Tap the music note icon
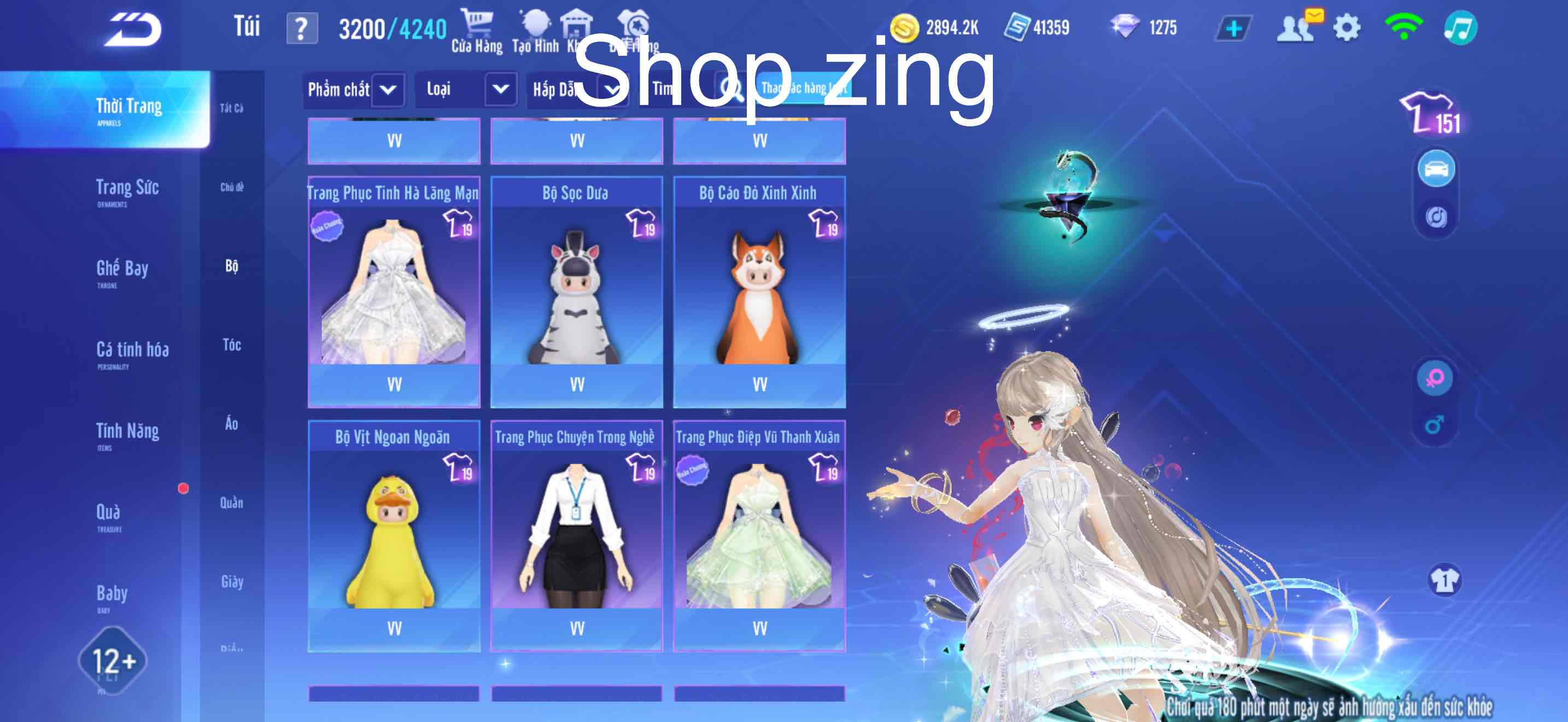The image size is (1568, 722). (1460, 28)
